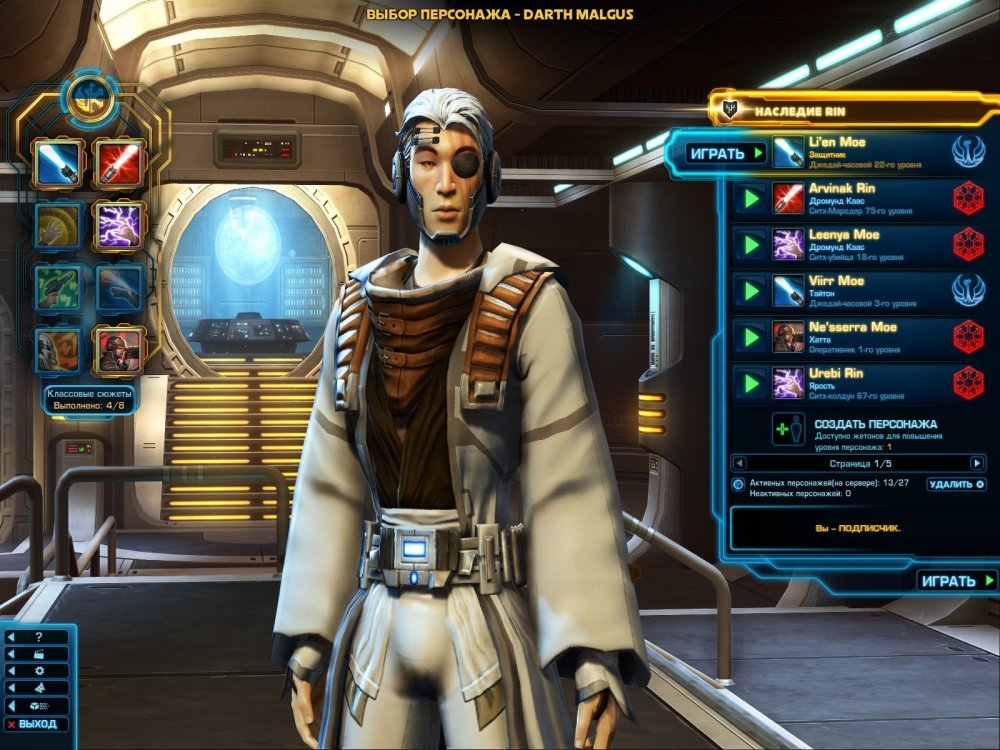Open the clapperboard cinematics menu
Screen dimensions: 1000x750
[x=37, y=654]
